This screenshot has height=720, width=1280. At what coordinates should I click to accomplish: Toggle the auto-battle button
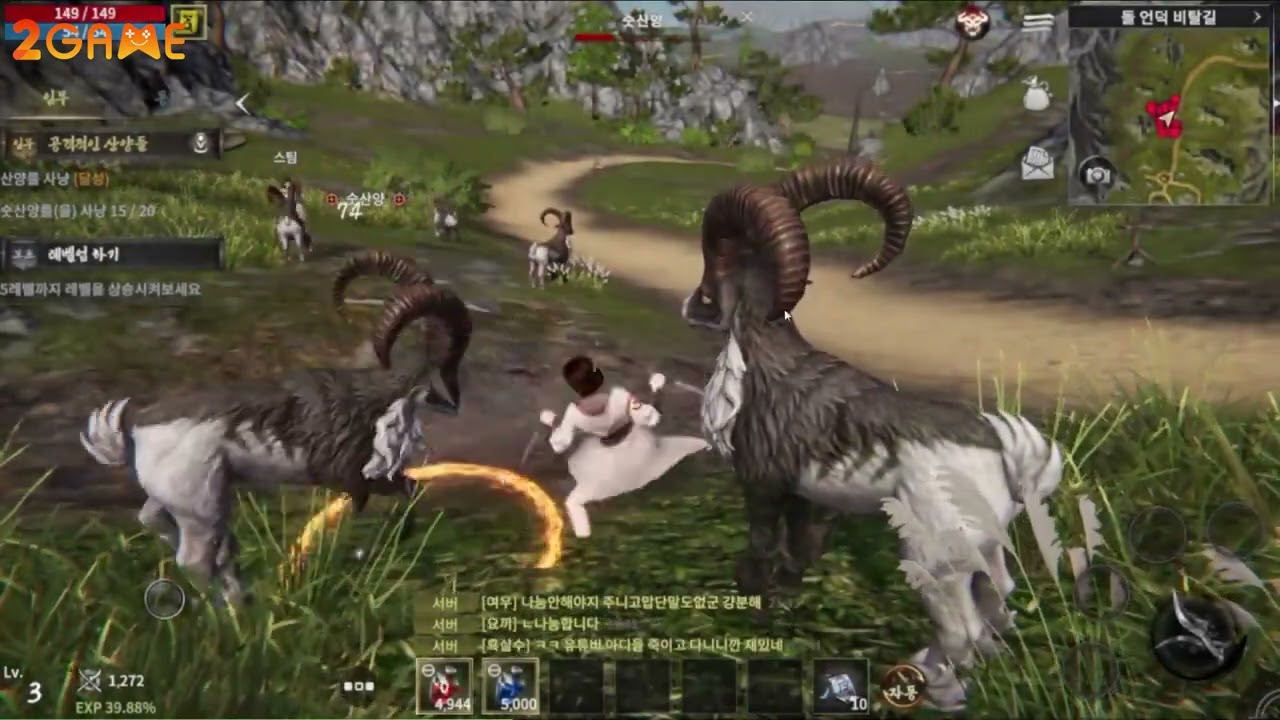[x=903, y=685]
